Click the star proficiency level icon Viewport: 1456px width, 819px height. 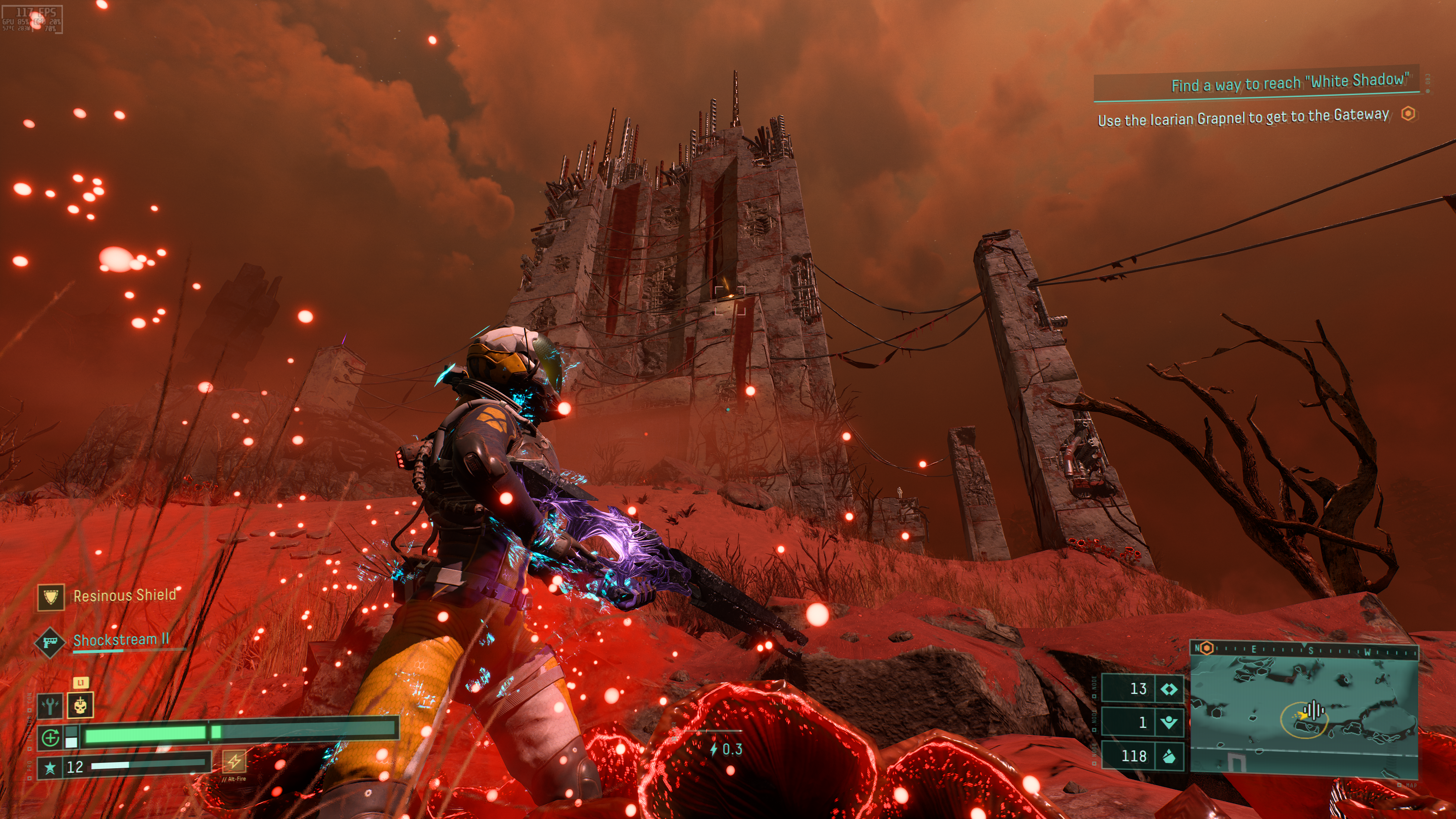click(50, 767)
